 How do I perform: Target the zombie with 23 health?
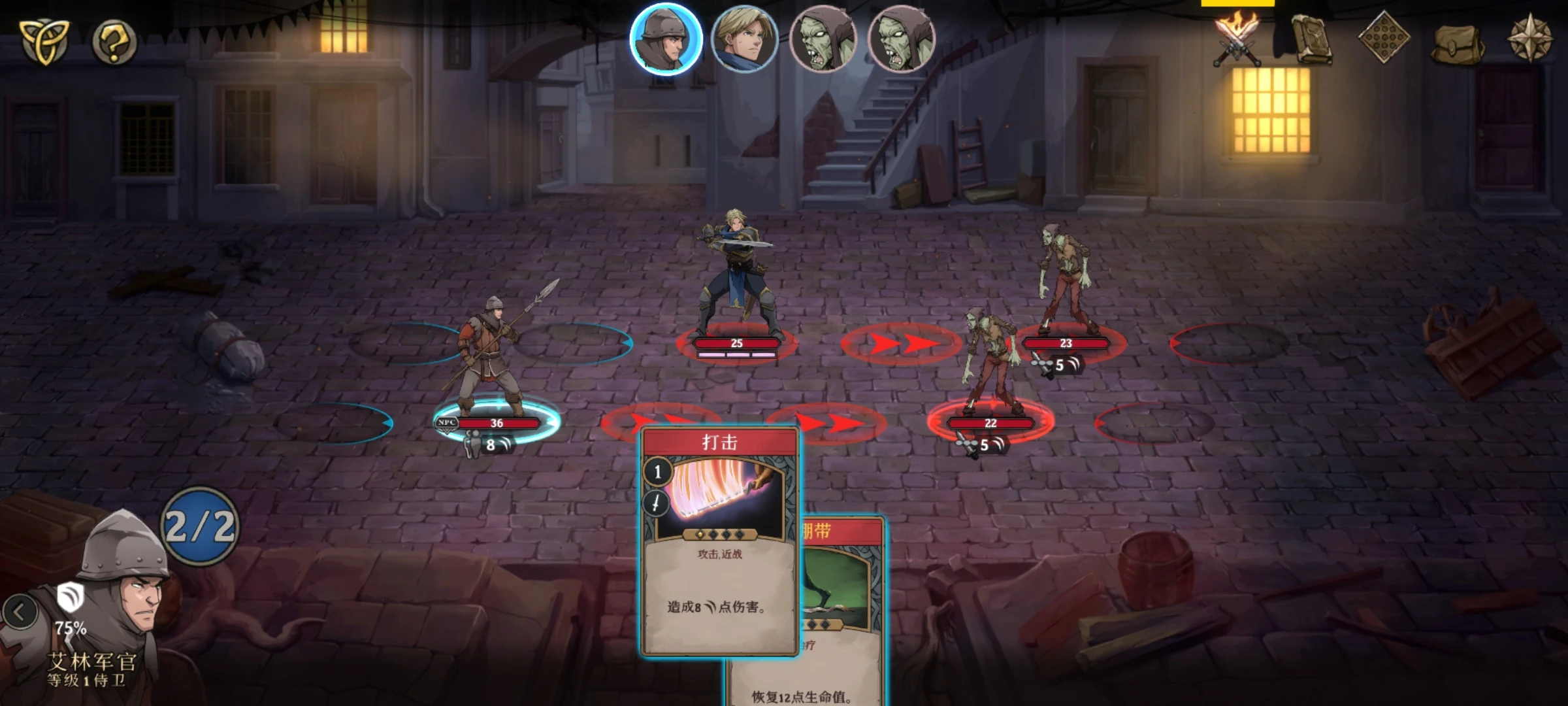coord(1065,281)
